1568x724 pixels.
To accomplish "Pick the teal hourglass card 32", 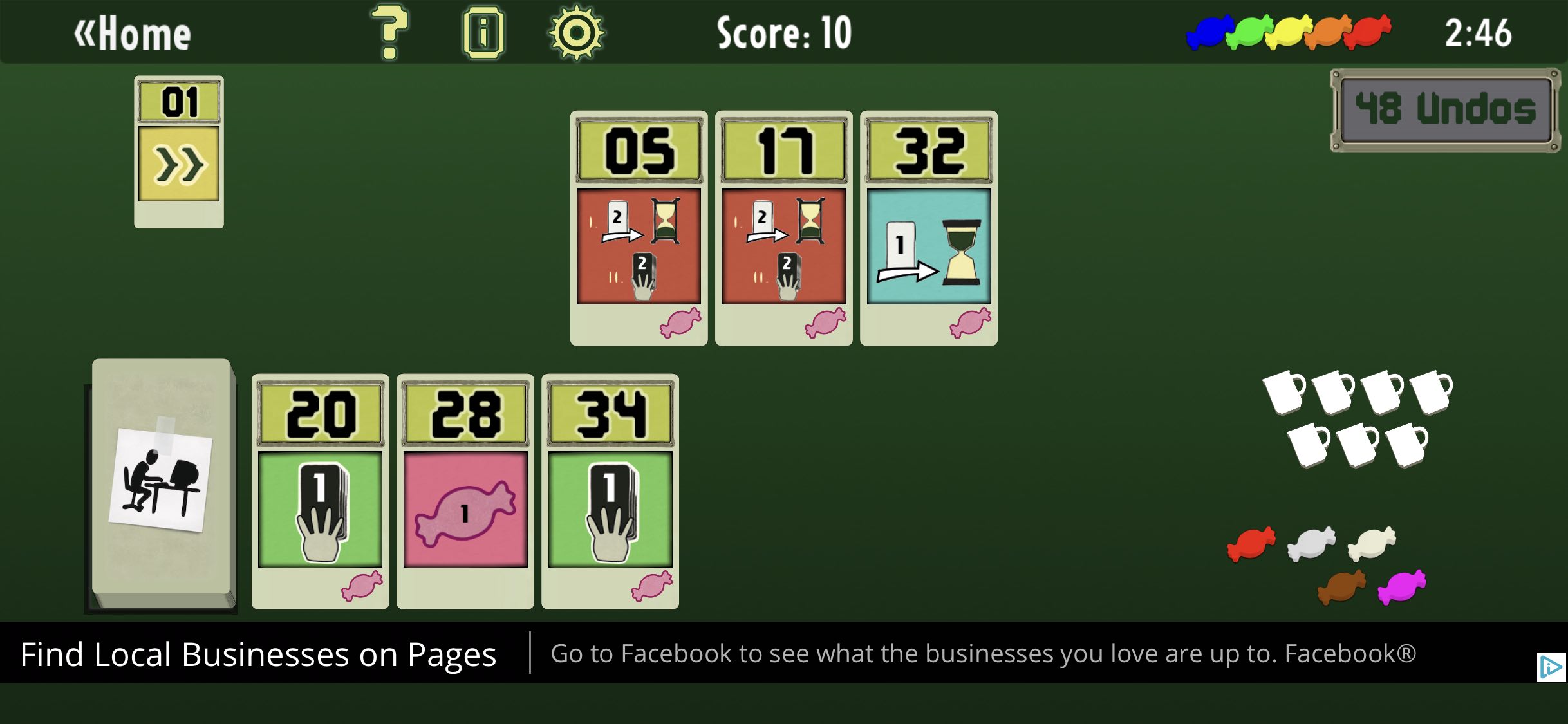I will (x=928, y=228).
